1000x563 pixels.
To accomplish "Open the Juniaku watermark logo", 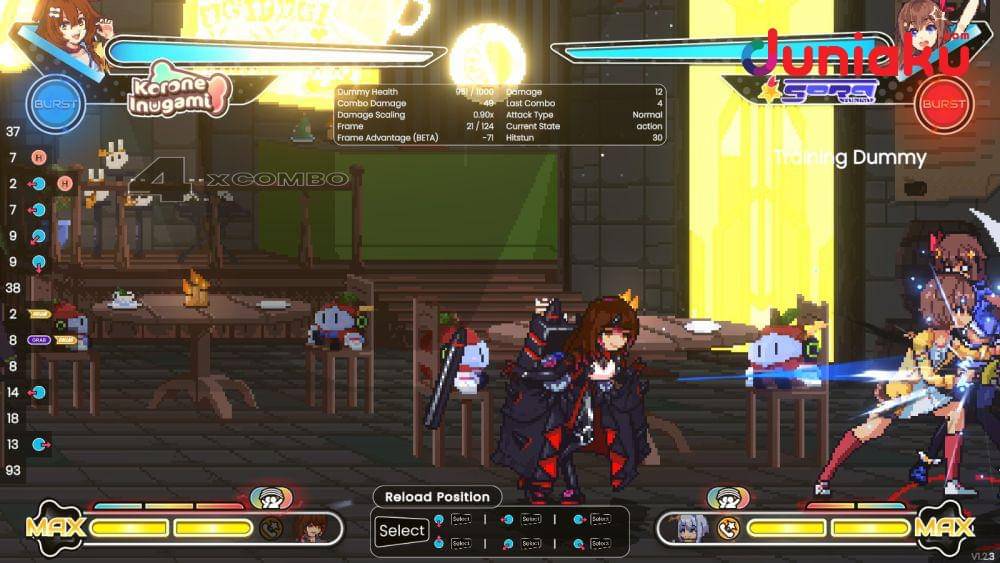I will point(855,55).
